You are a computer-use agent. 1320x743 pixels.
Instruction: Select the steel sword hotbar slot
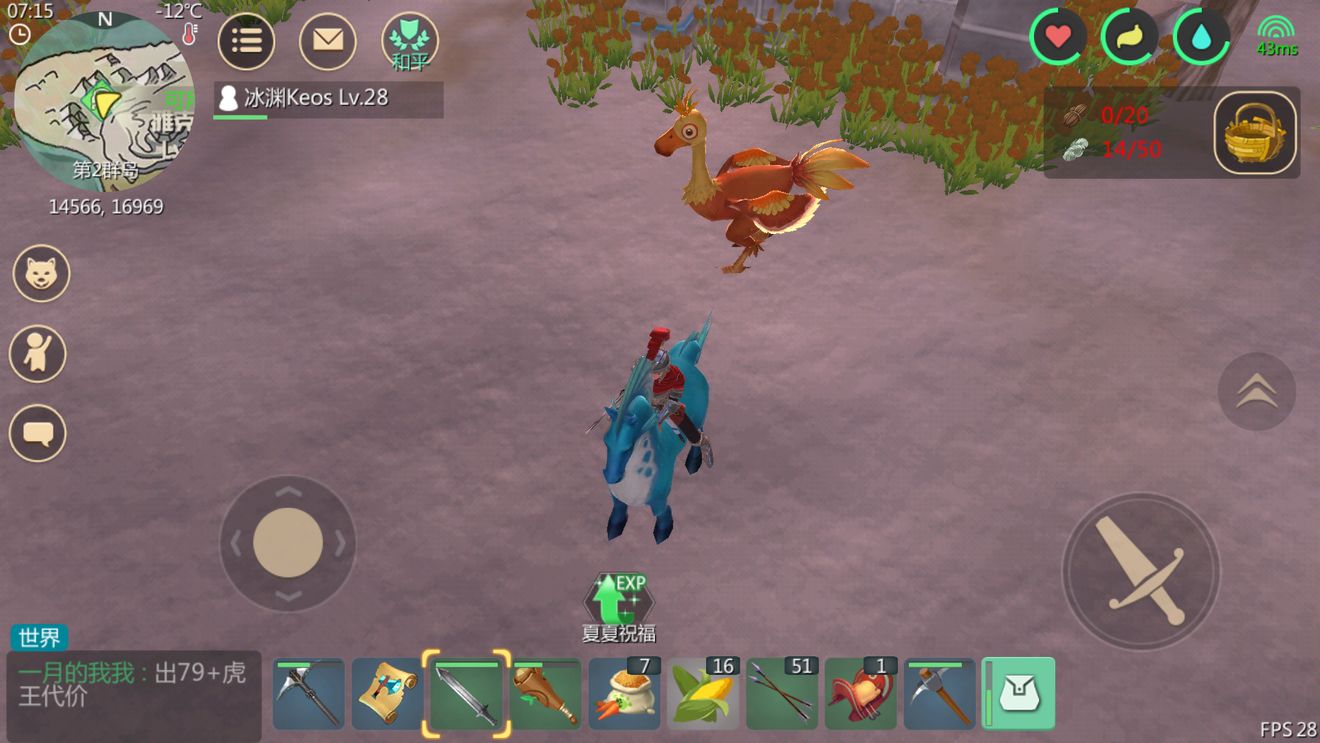[x=466, y=694]
